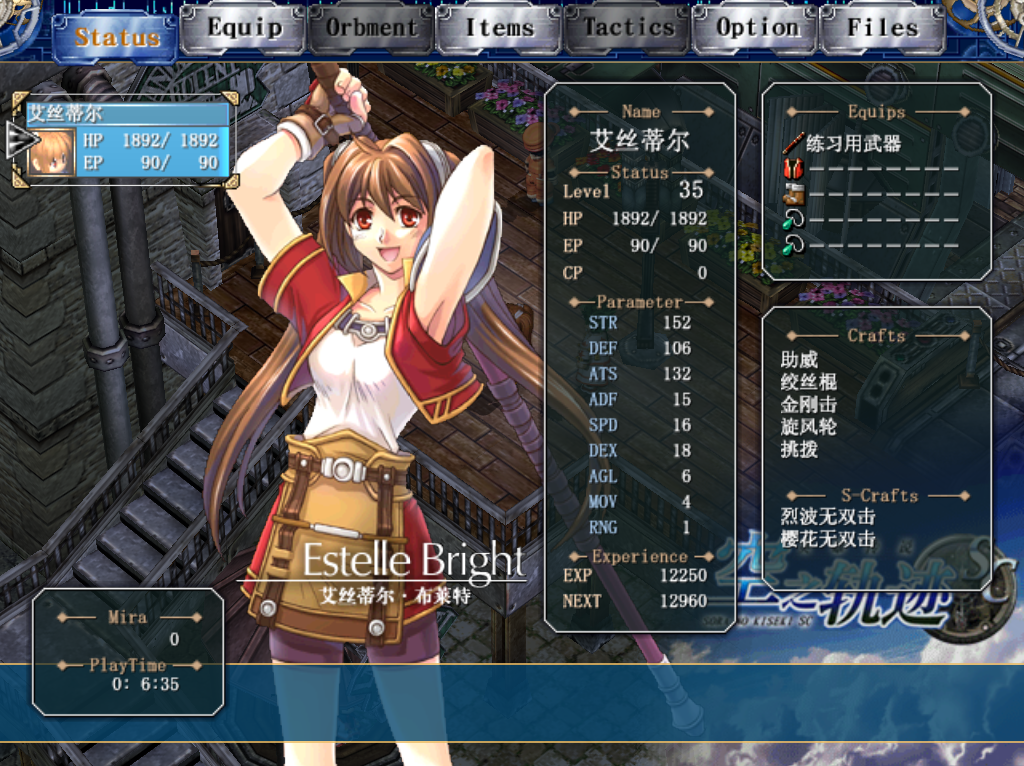
Task: Click the 金刚击 craft
Action: pos(808,405)
